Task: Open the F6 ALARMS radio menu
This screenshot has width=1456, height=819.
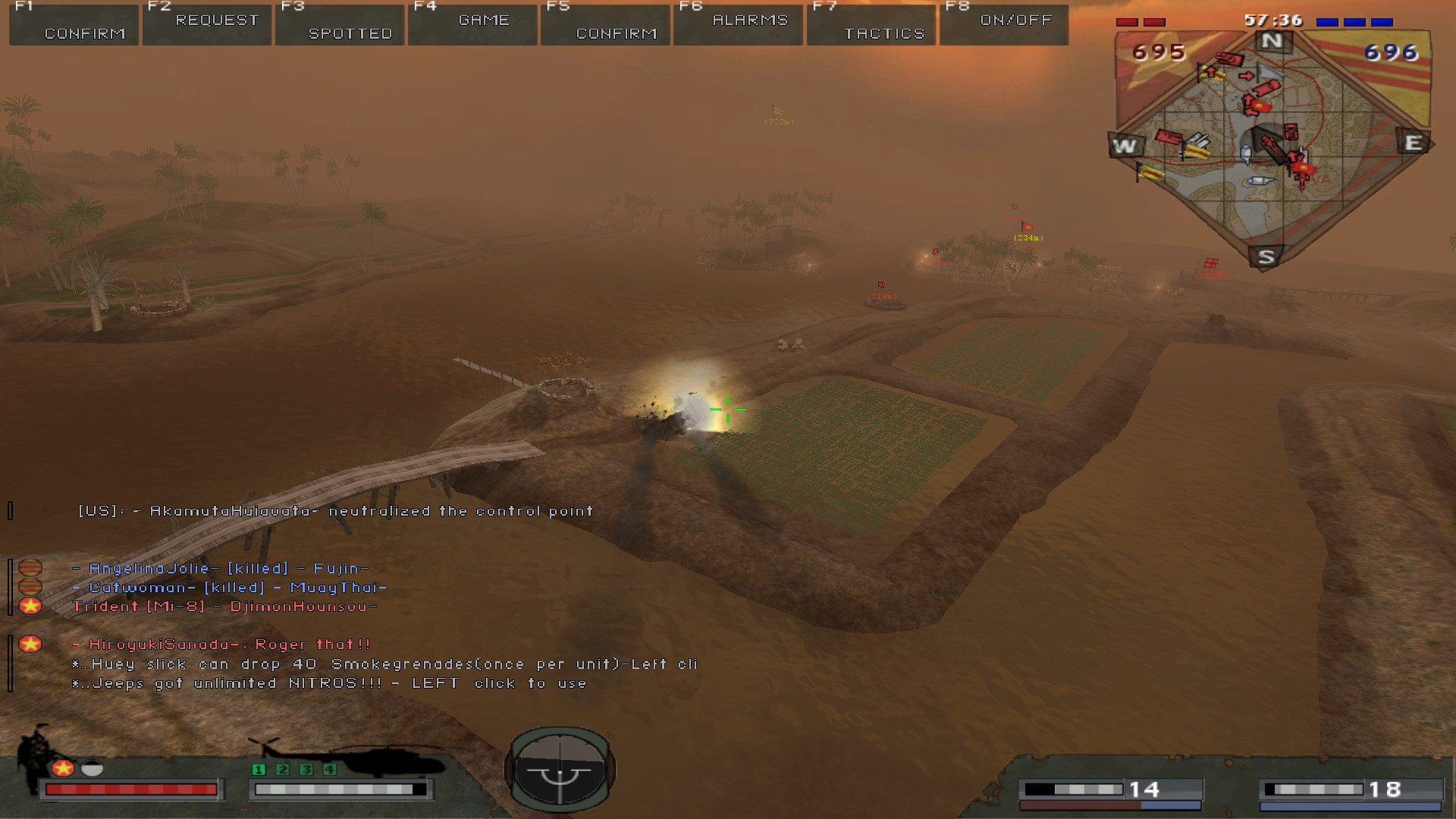Action: pyautogui.click(x=738, y=25)
